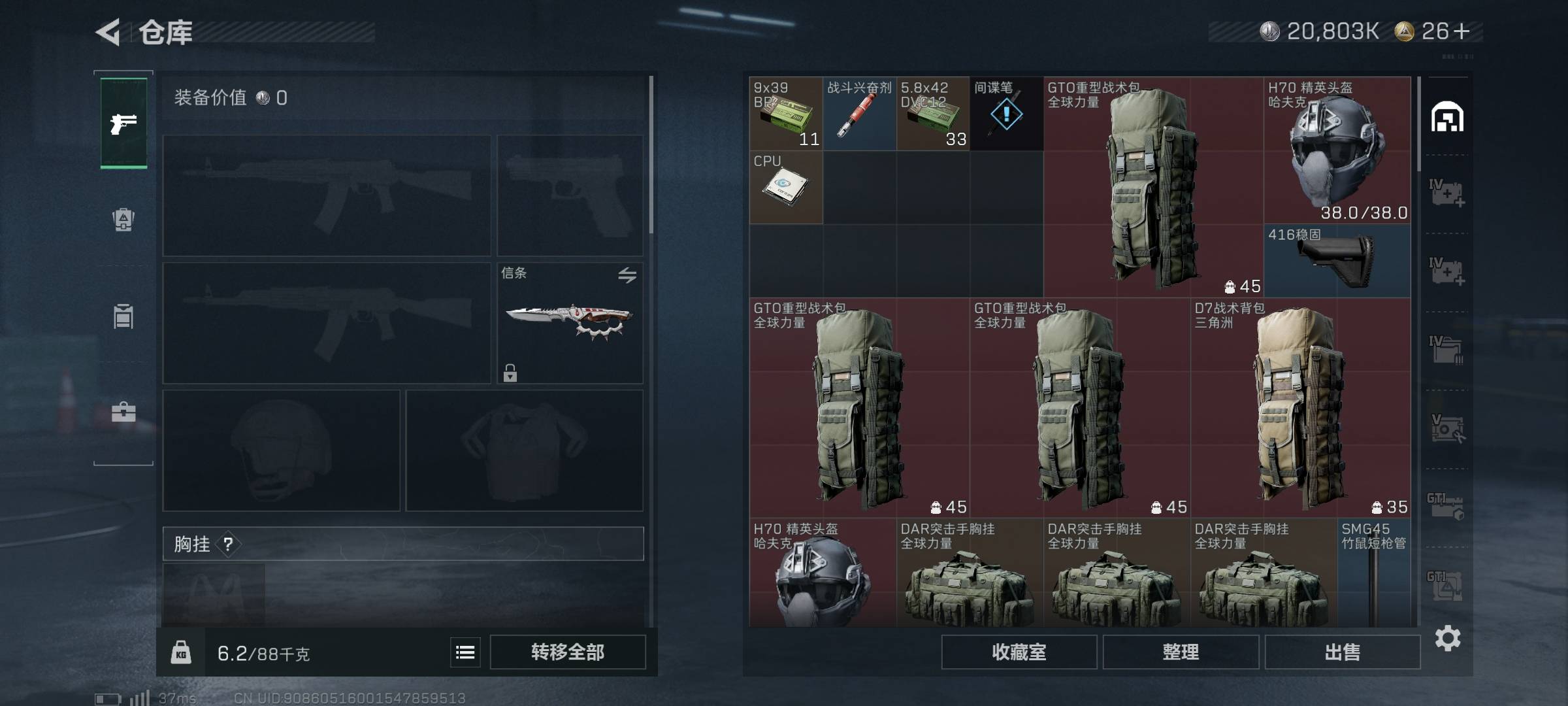Click the 信条 knife melee slot
The height and width of the screenshot is (706, 1568).
(x=570, y=323)
